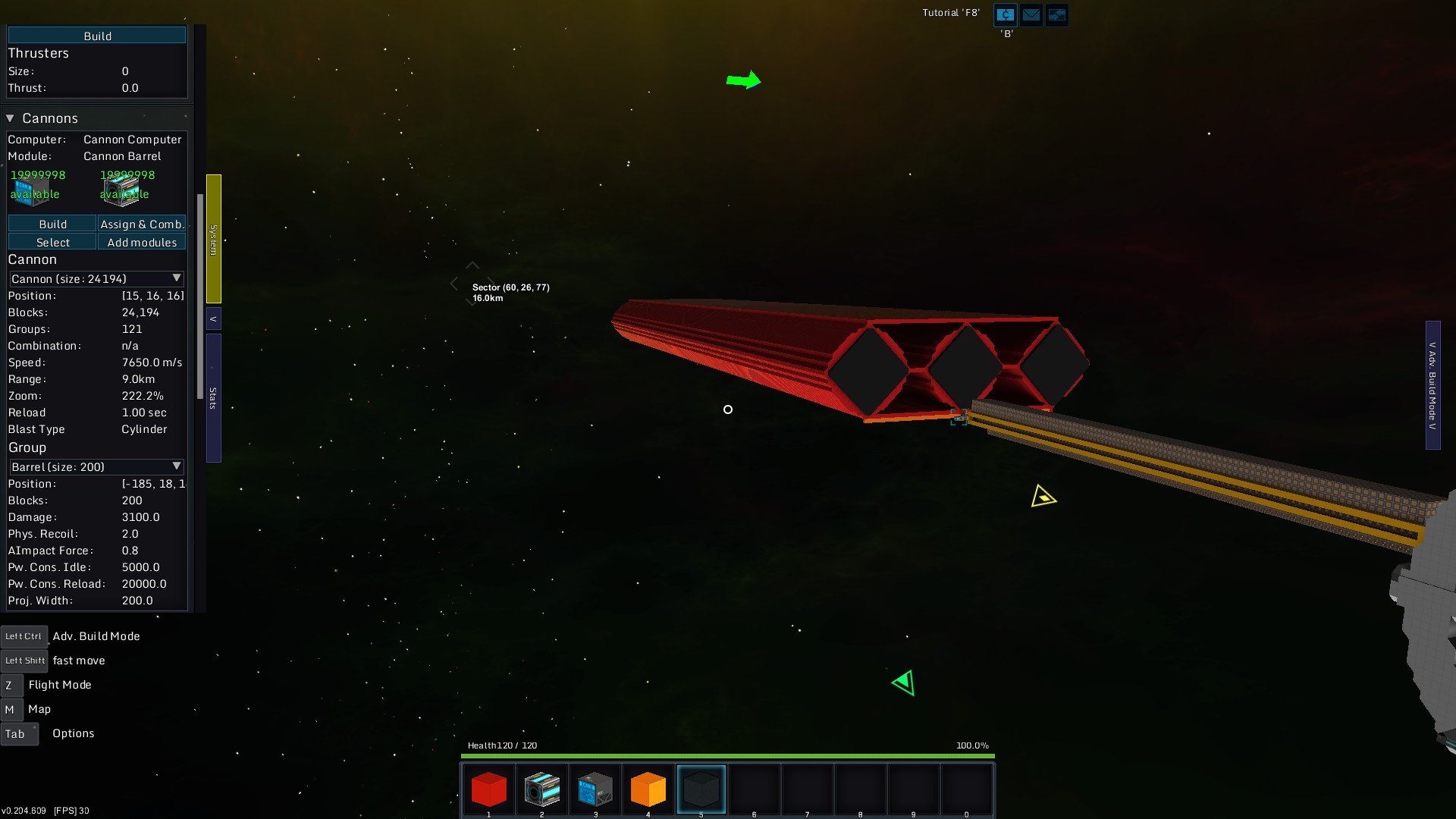Switch to the V side tab

pos(212,318)
